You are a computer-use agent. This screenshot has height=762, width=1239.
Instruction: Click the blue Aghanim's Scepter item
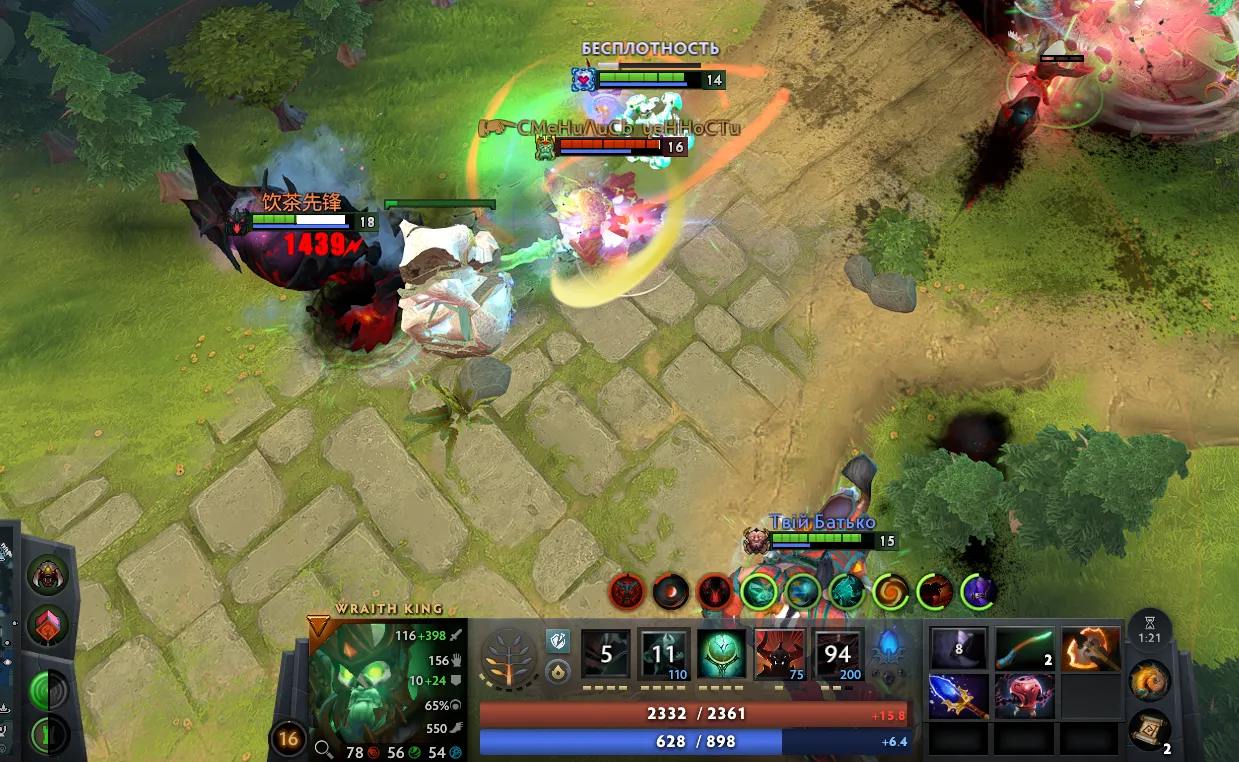click(959, 696)
